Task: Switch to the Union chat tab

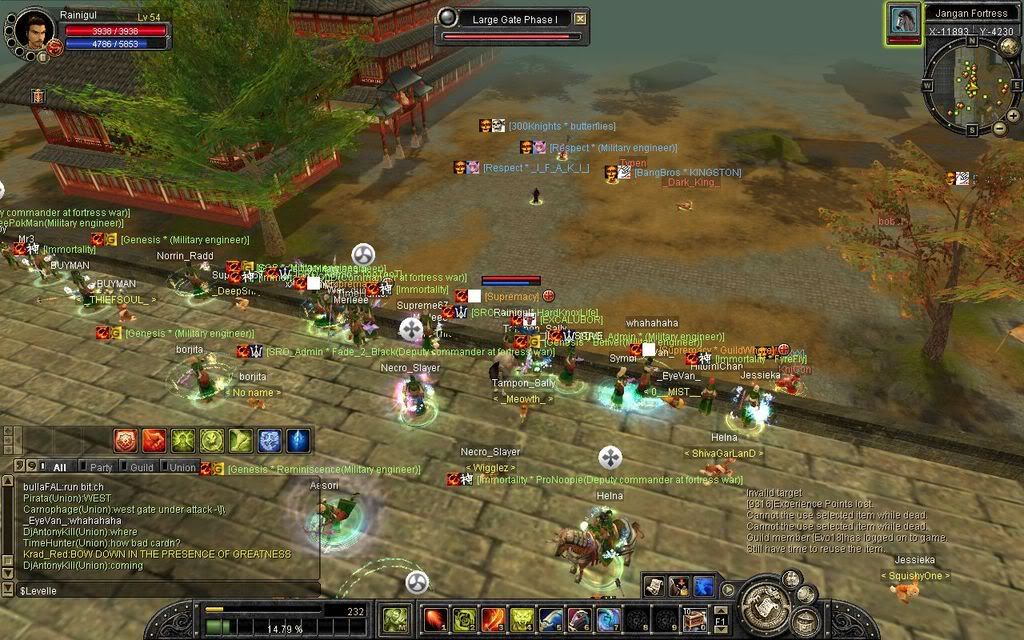Action: [x=182, y=467]
